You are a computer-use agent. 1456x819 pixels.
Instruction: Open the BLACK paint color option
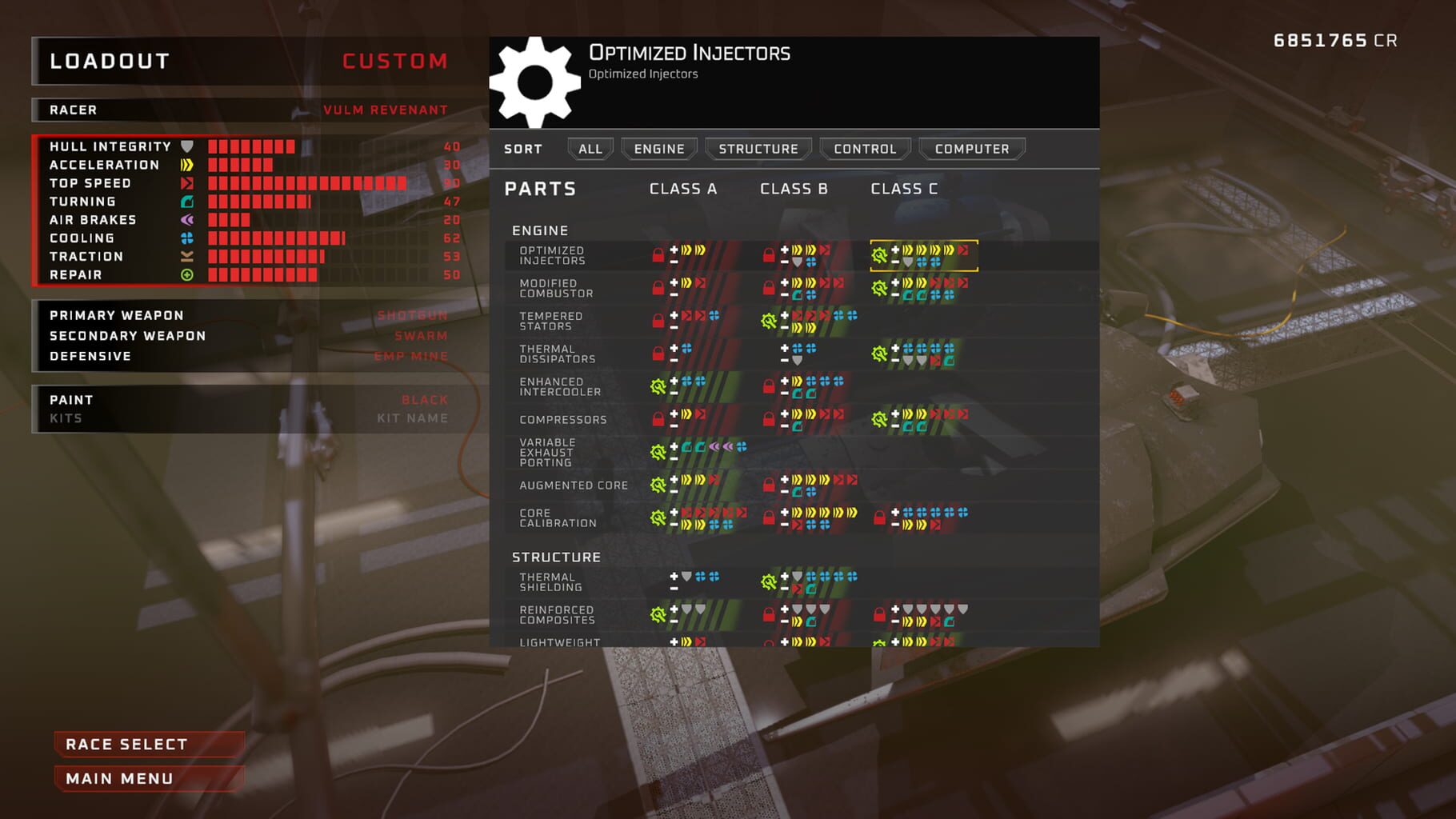(x=424, y=400)
